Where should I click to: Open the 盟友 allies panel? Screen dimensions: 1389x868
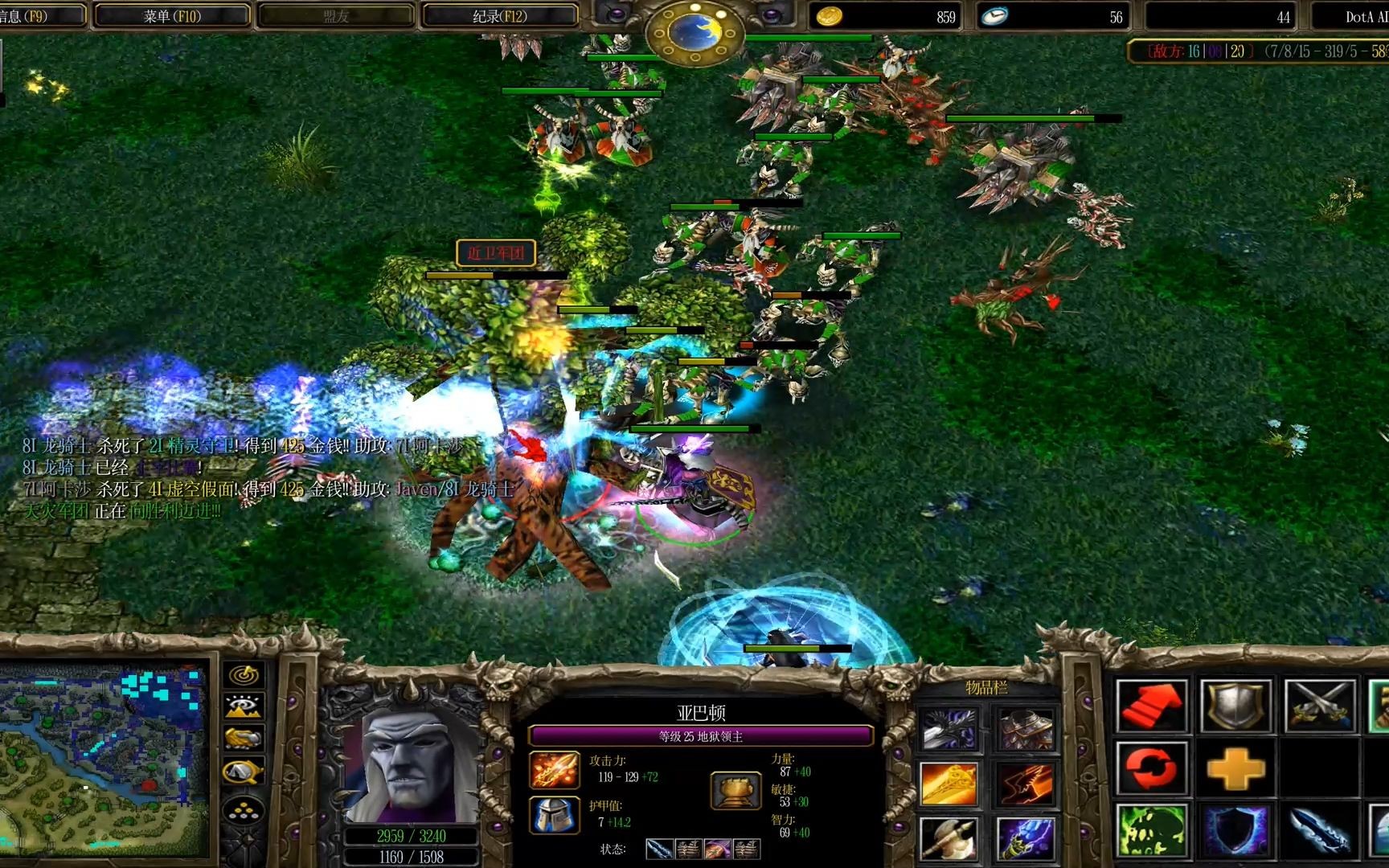(x=335, y=16)
